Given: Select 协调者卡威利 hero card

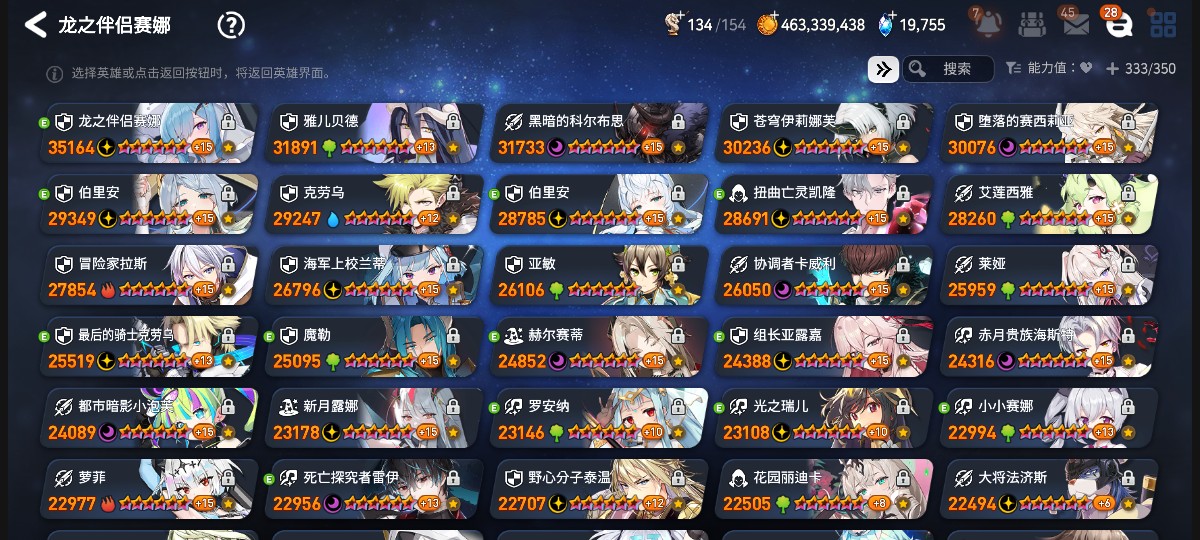Looking at the screenshot, I should coord(826,276).
